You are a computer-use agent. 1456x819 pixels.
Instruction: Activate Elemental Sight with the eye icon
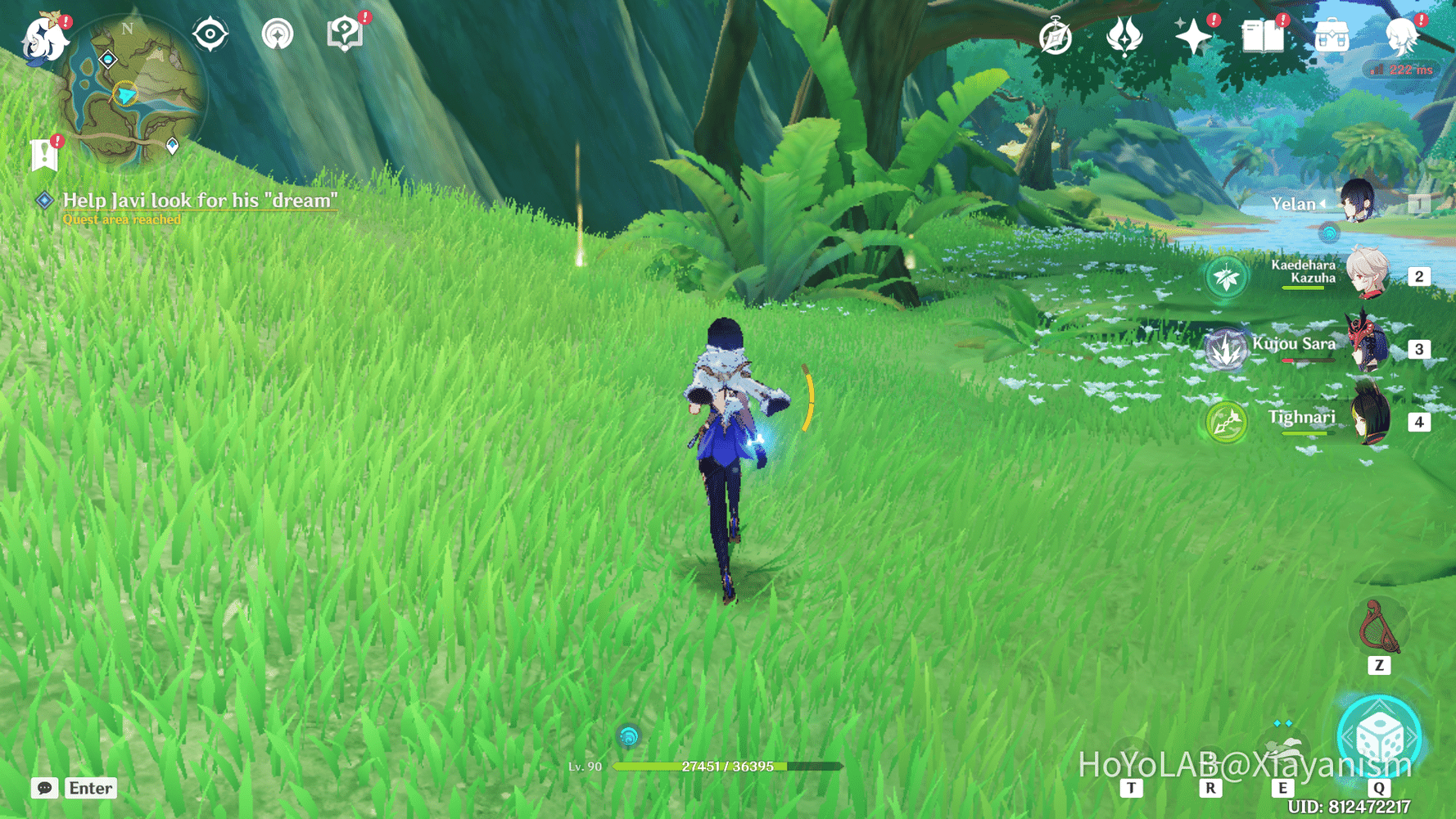pyautogui.click(x=210, y=34)
